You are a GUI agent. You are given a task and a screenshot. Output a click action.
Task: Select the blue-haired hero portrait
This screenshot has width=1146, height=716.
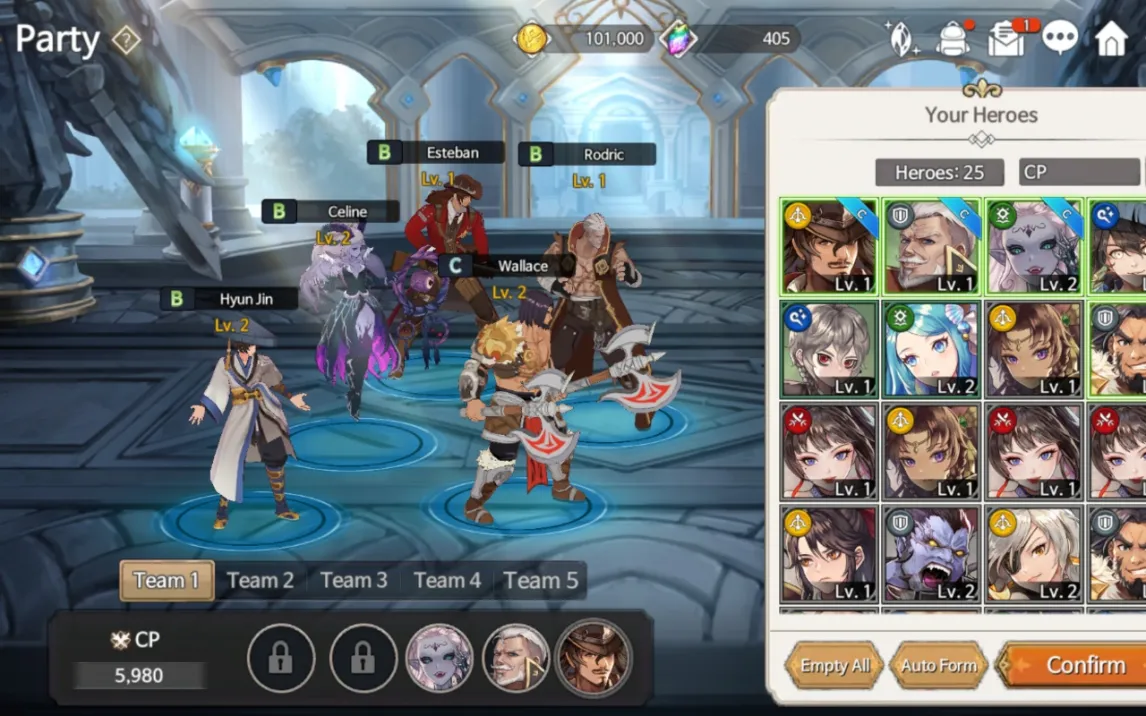point(931,349)
